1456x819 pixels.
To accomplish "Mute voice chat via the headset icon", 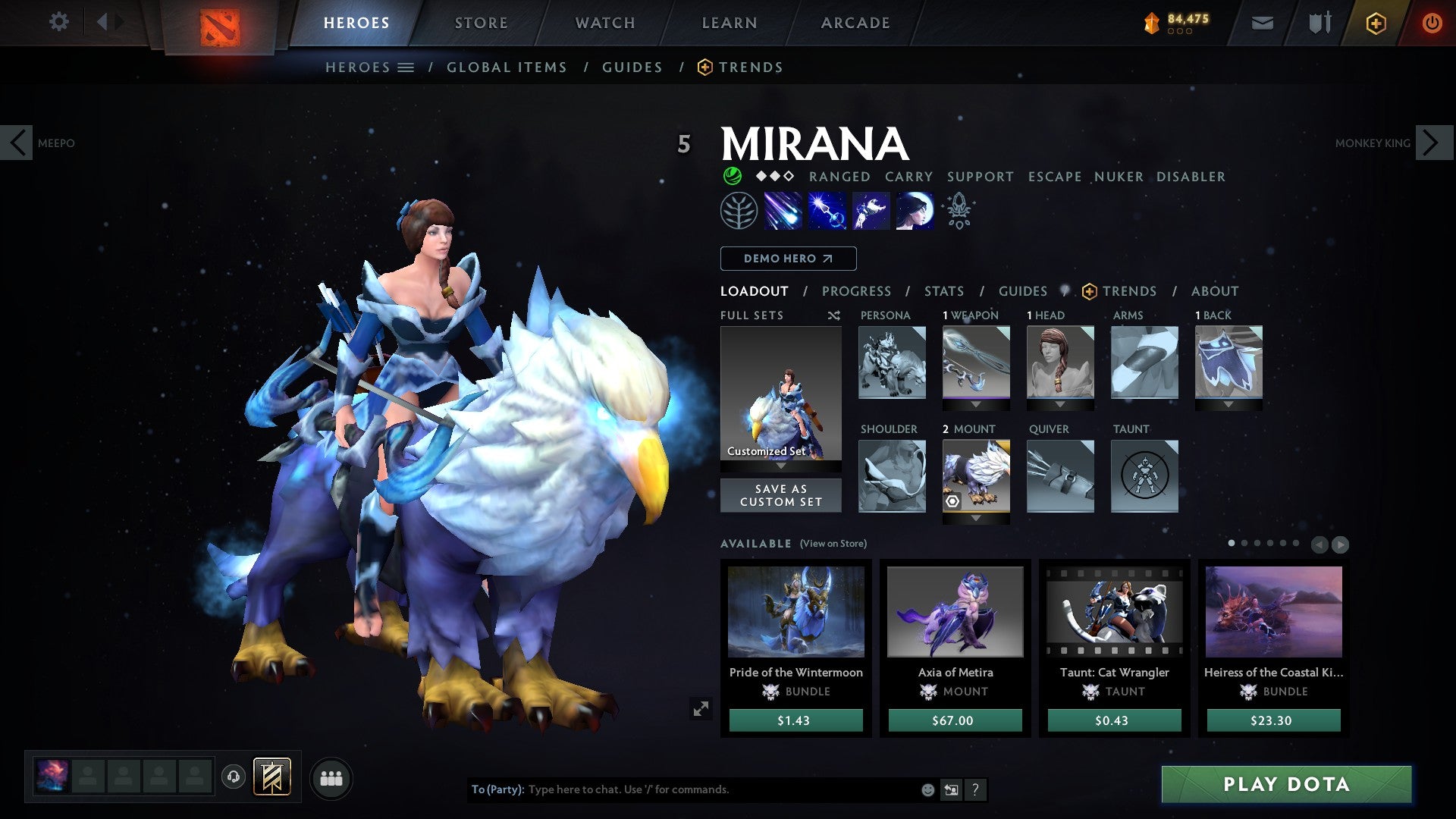I will 235,777.
